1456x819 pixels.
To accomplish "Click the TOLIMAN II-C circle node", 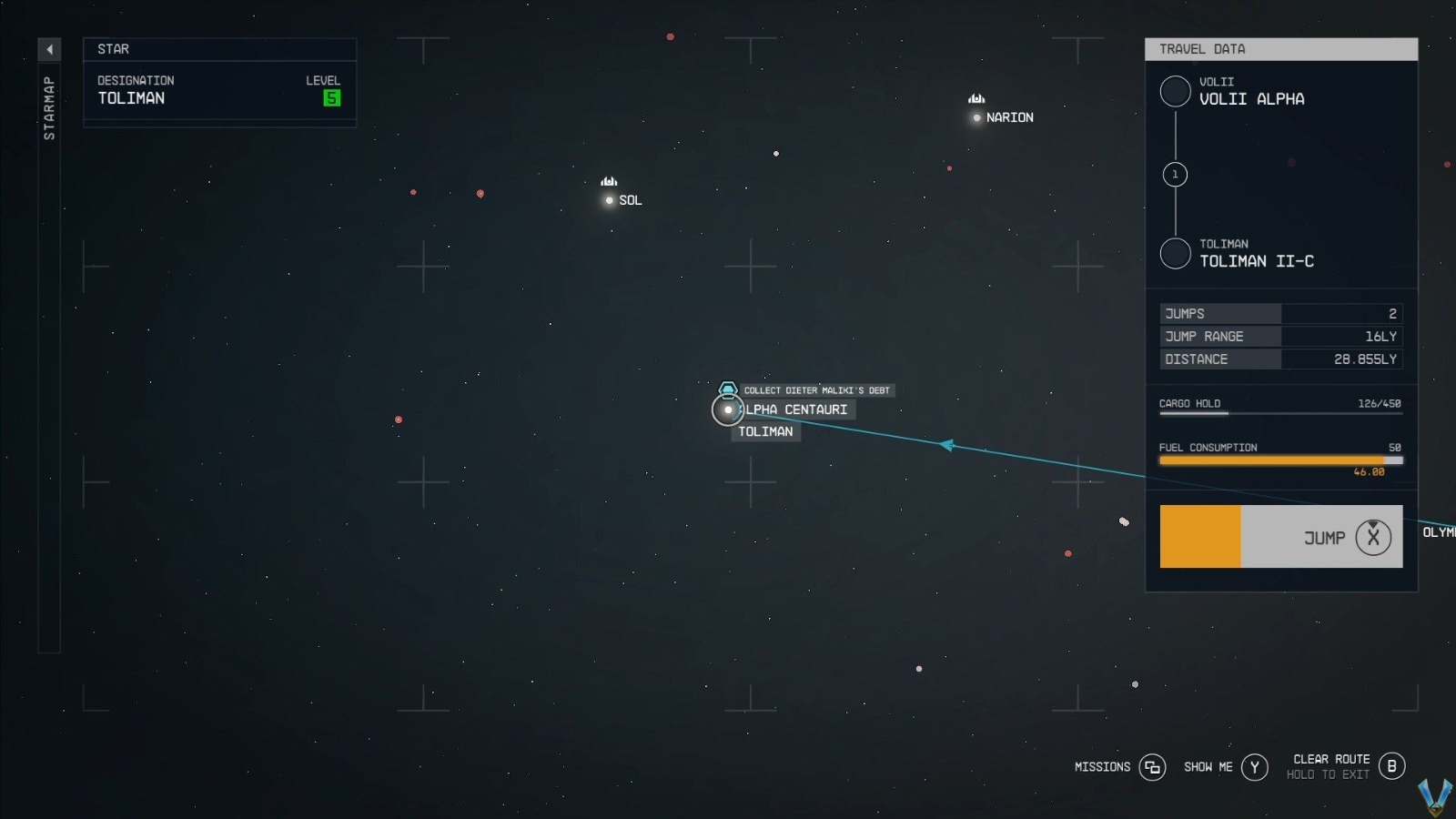I will pyautogui.click(x=1175, y=253).
